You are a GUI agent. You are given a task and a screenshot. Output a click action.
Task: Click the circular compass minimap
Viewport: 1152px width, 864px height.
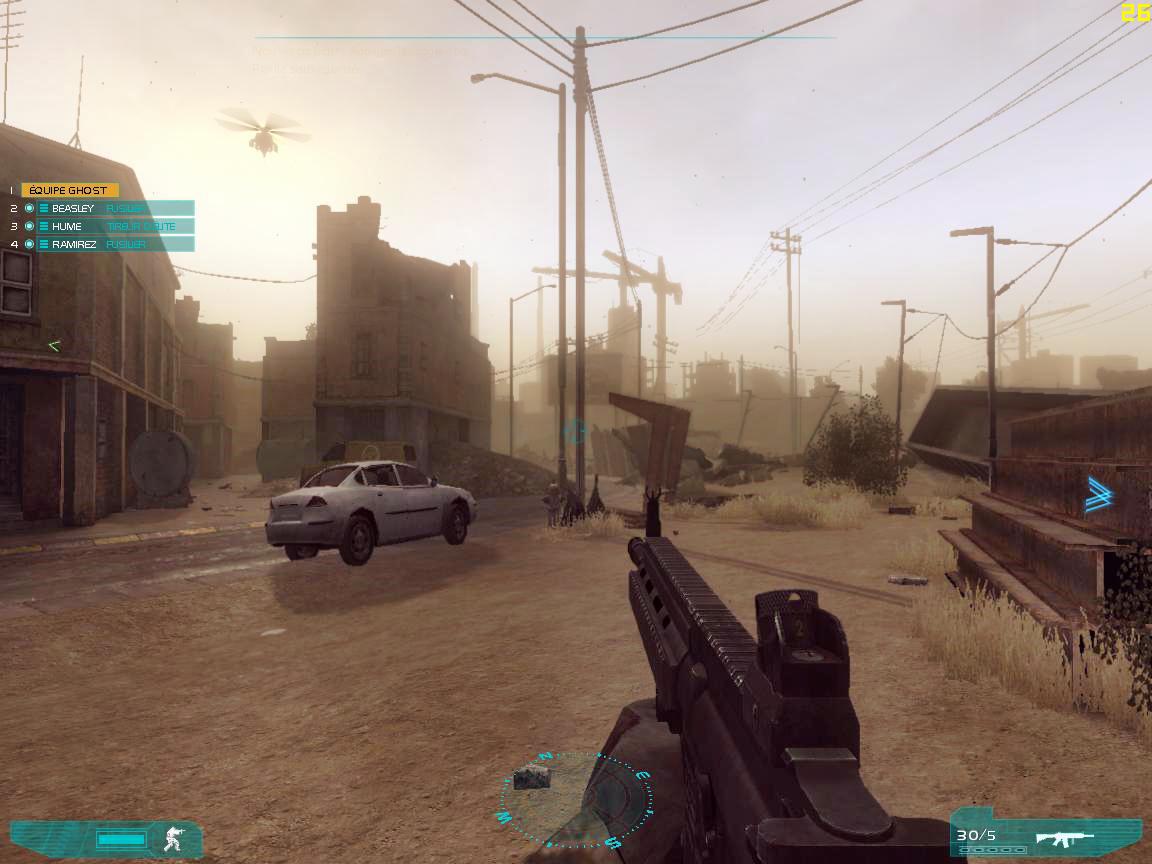577,800
